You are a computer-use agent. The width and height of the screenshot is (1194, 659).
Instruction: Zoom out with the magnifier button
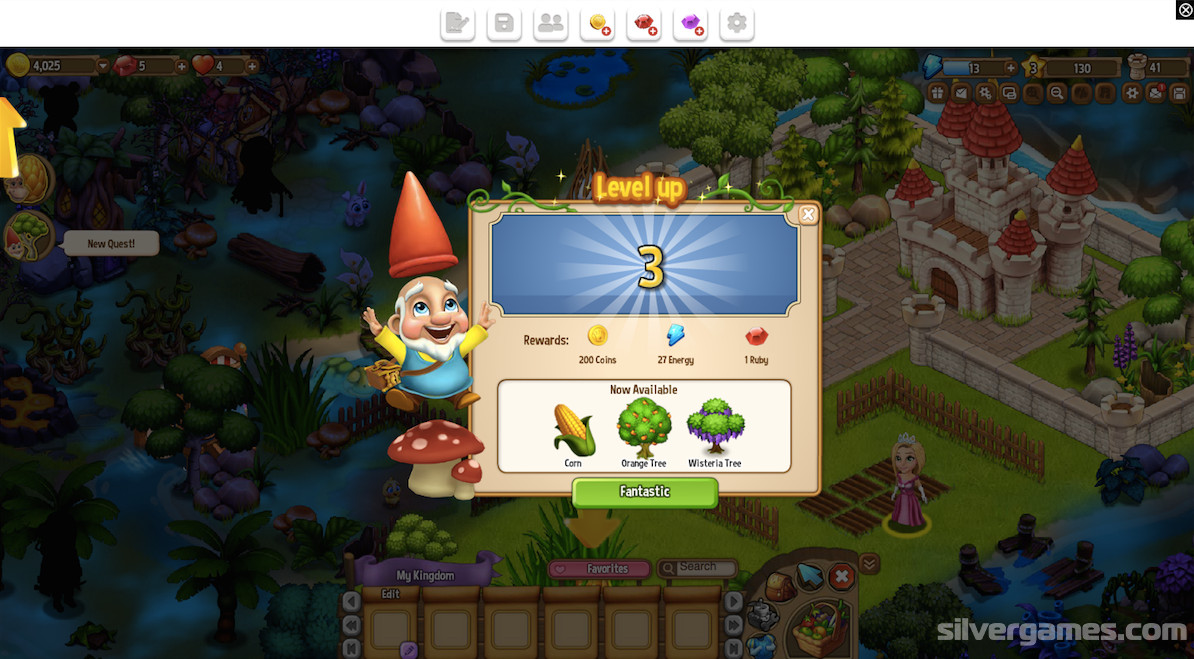(1057, 93)
